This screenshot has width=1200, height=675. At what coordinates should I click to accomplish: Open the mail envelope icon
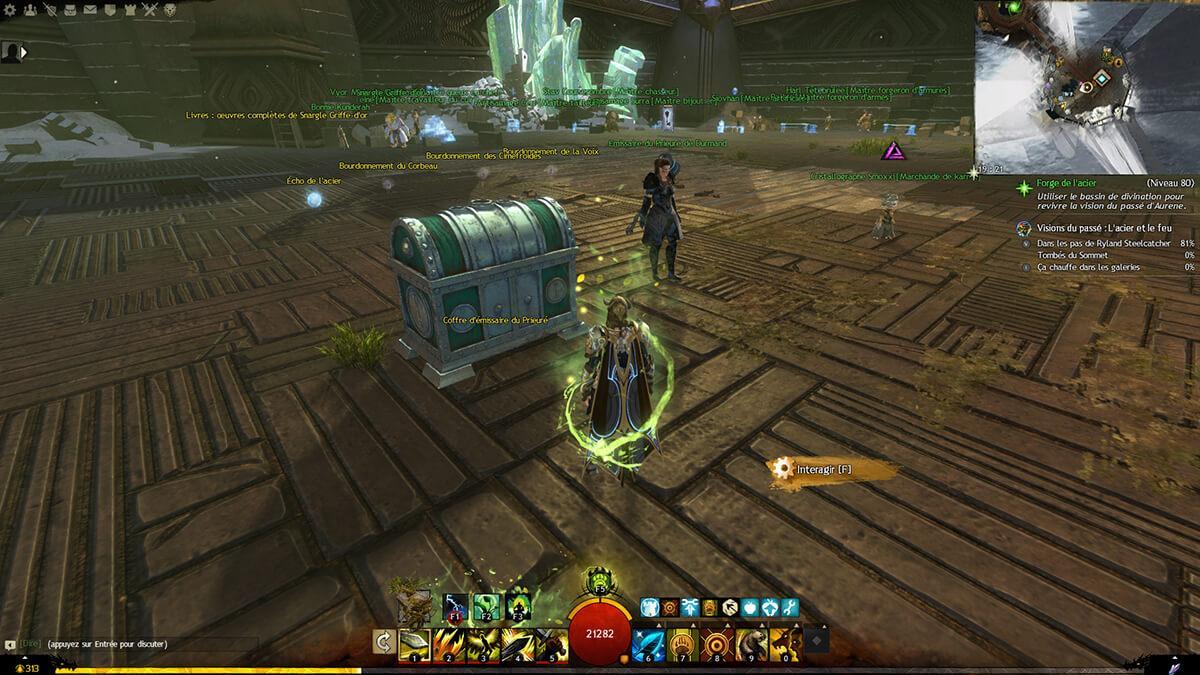click(90, 10)
